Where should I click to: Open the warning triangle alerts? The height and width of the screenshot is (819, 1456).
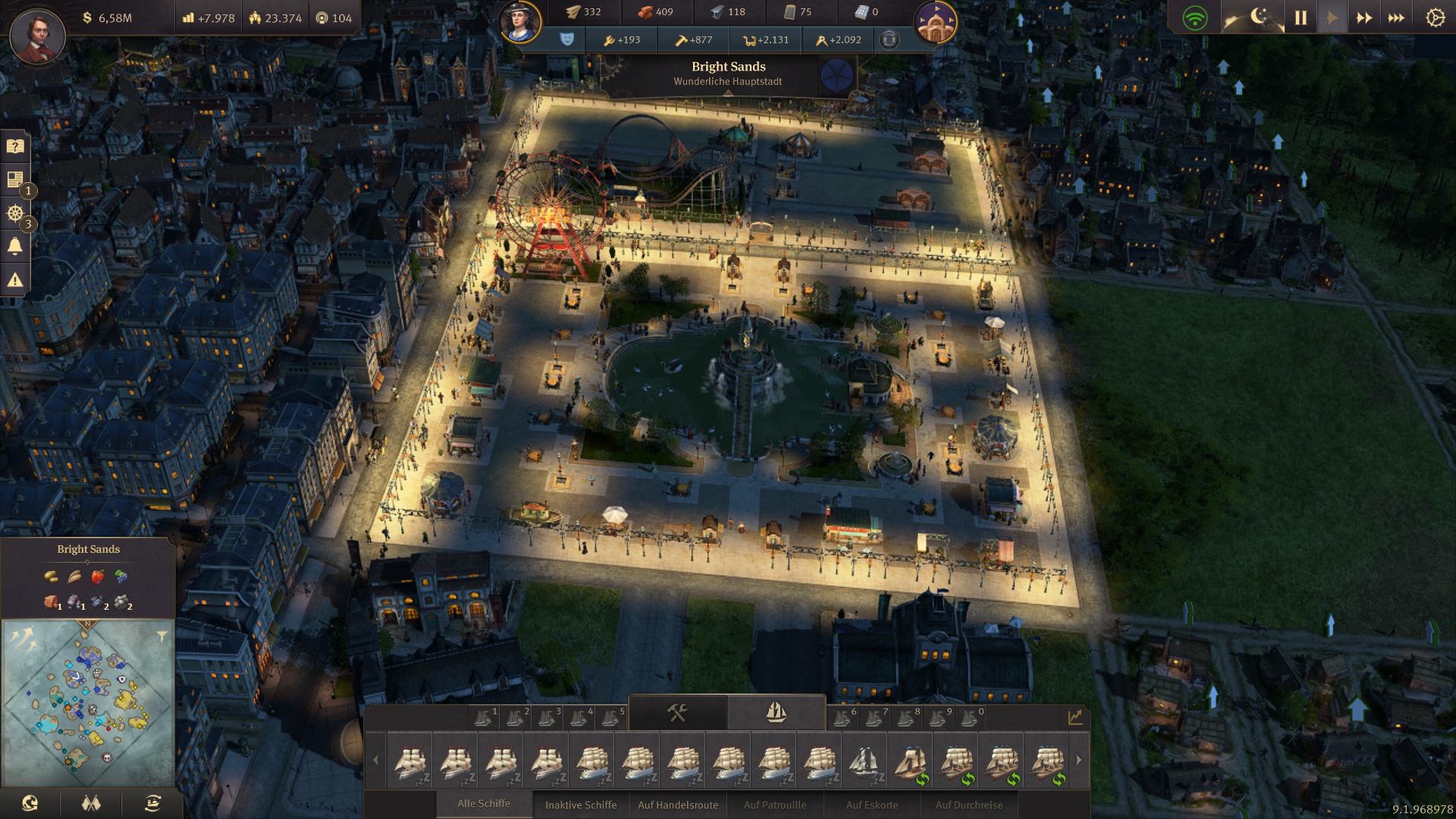15,280
